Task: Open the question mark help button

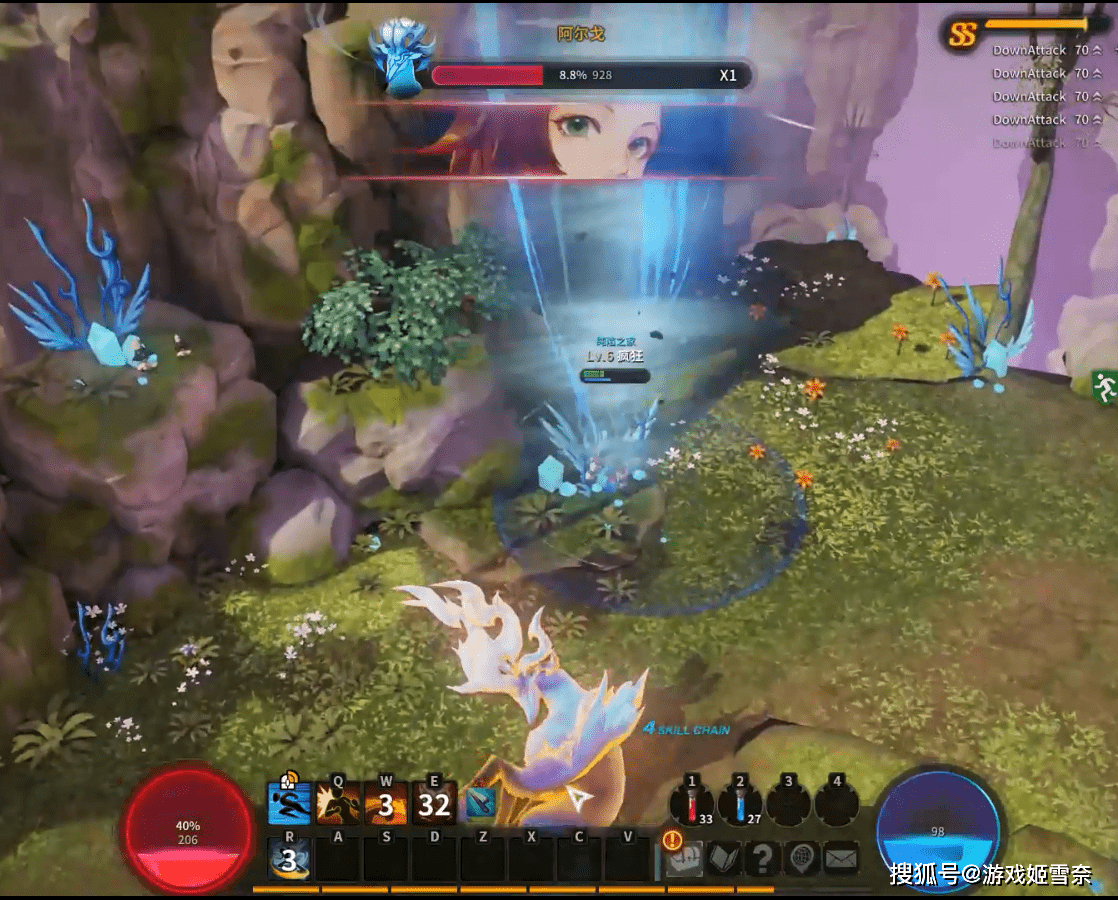Action: click(763, 858)
